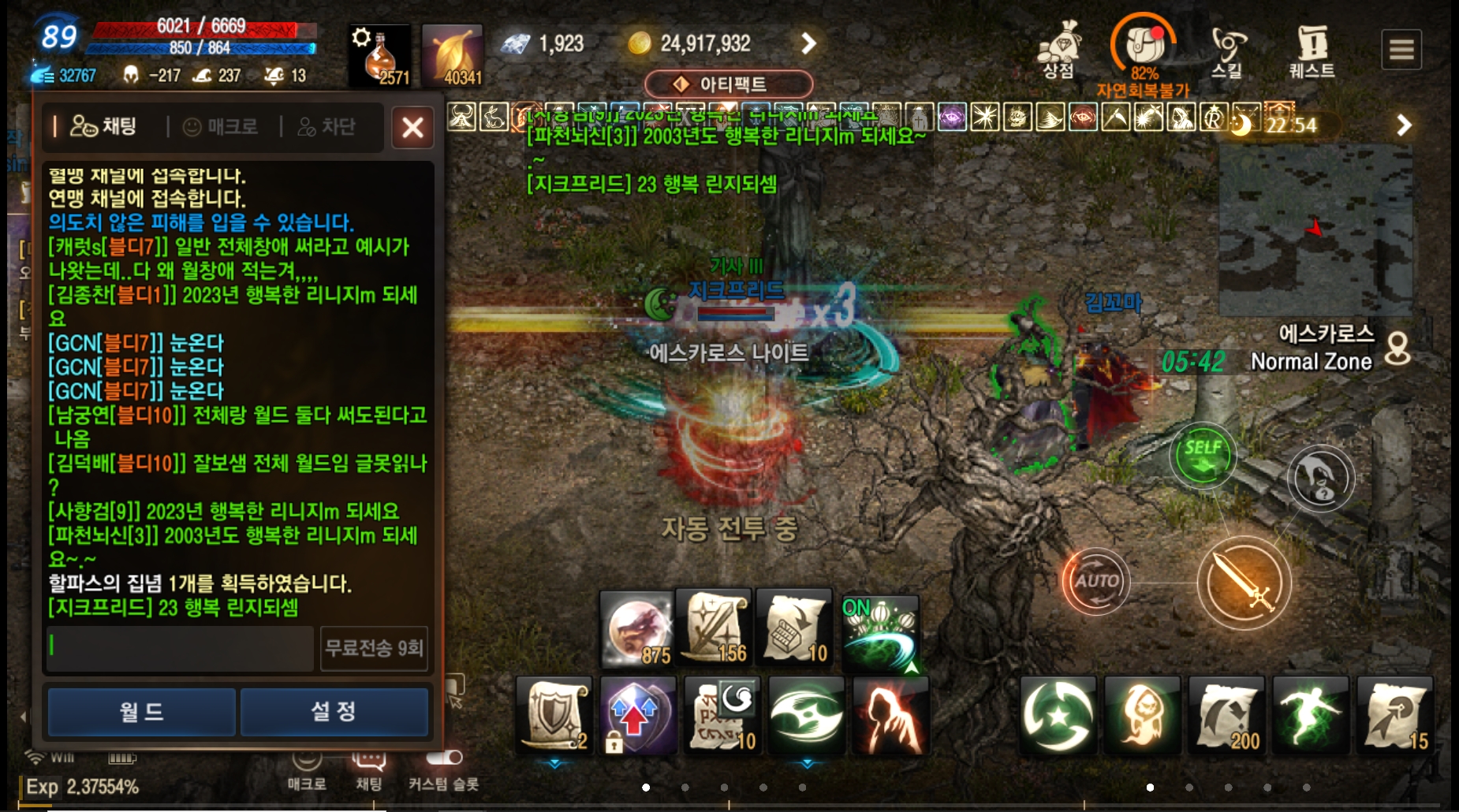Viewport: 1459px width, 812px height.
Task: Open the hamburger main menu
Action: 1401,50
